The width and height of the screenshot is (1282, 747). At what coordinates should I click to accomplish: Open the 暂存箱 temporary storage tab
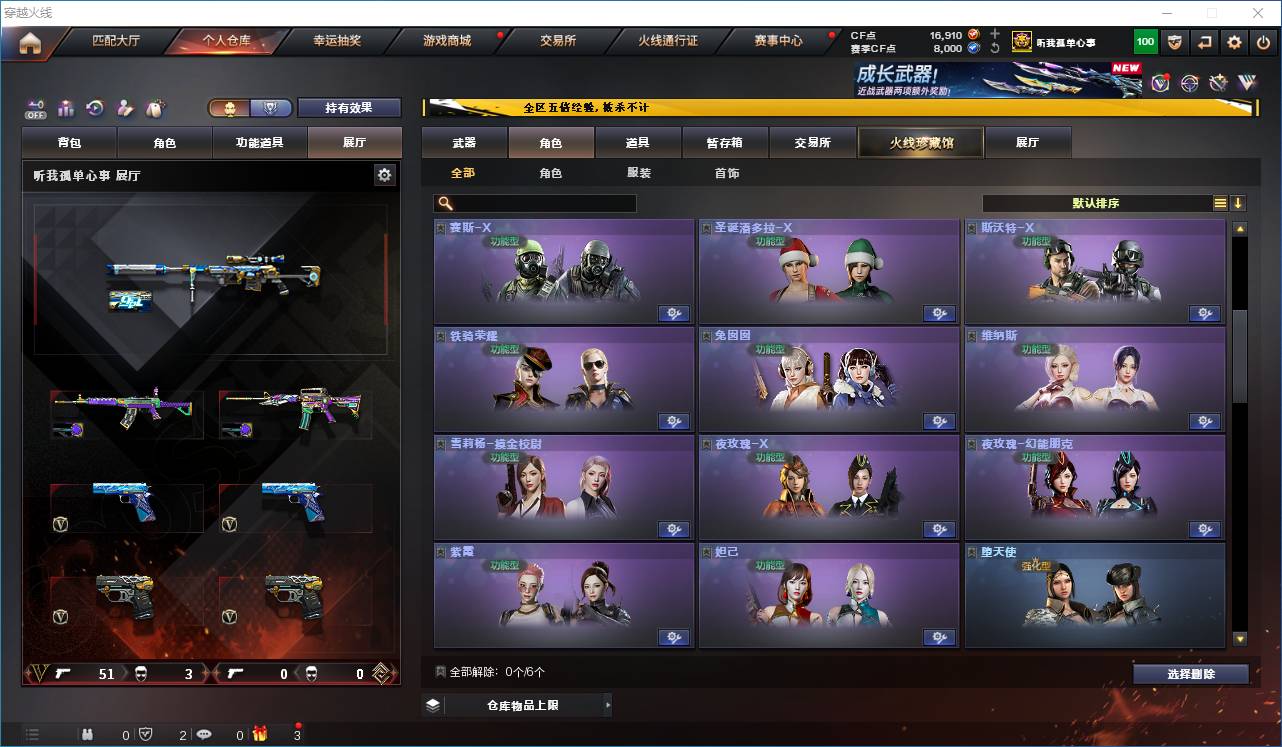(x=725, y=143)
